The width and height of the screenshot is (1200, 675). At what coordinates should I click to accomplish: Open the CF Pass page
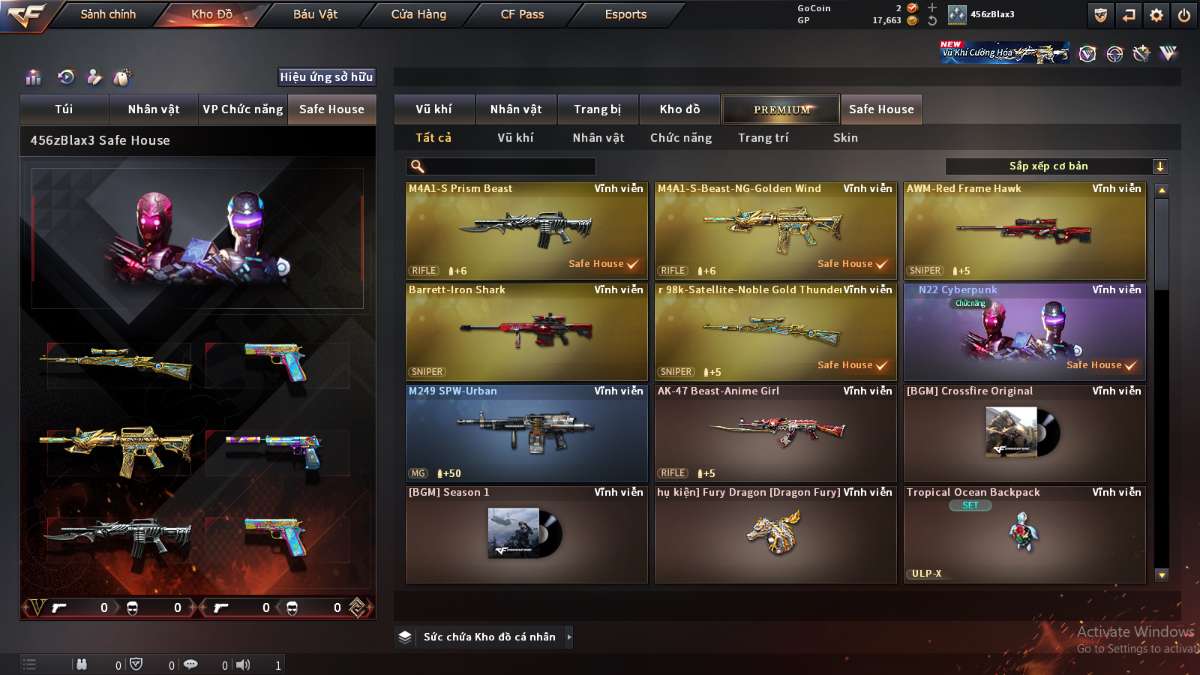(x=522, y=15)
